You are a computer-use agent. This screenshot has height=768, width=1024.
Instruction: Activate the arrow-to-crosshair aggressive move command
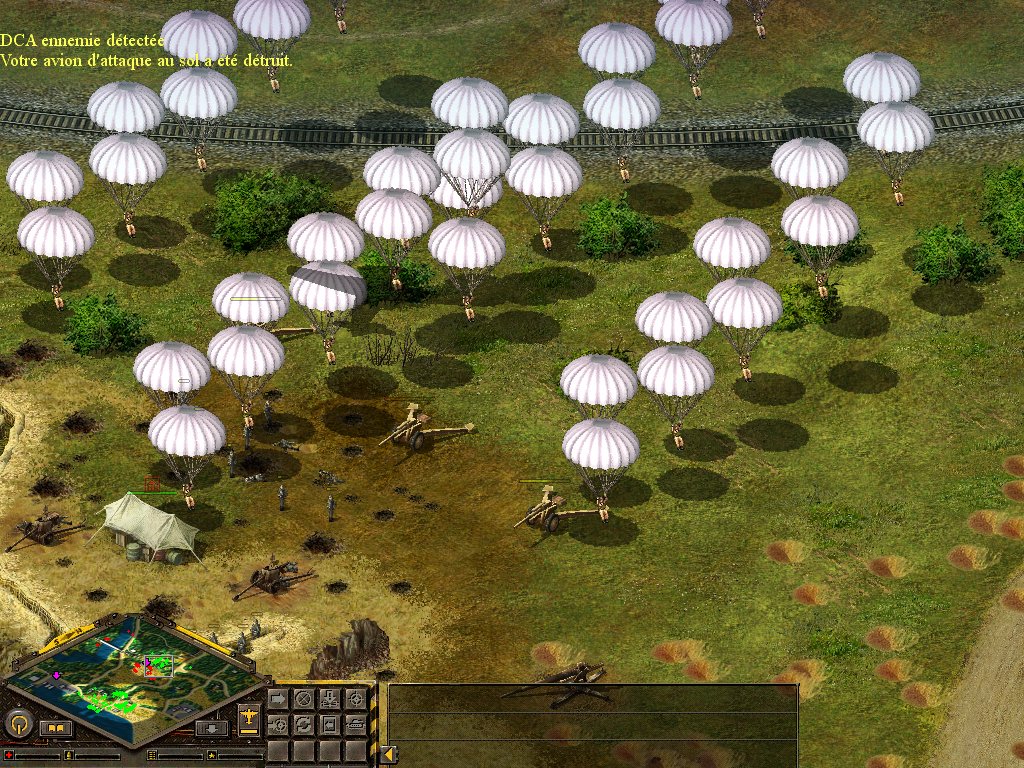click(x=278, y=723)
